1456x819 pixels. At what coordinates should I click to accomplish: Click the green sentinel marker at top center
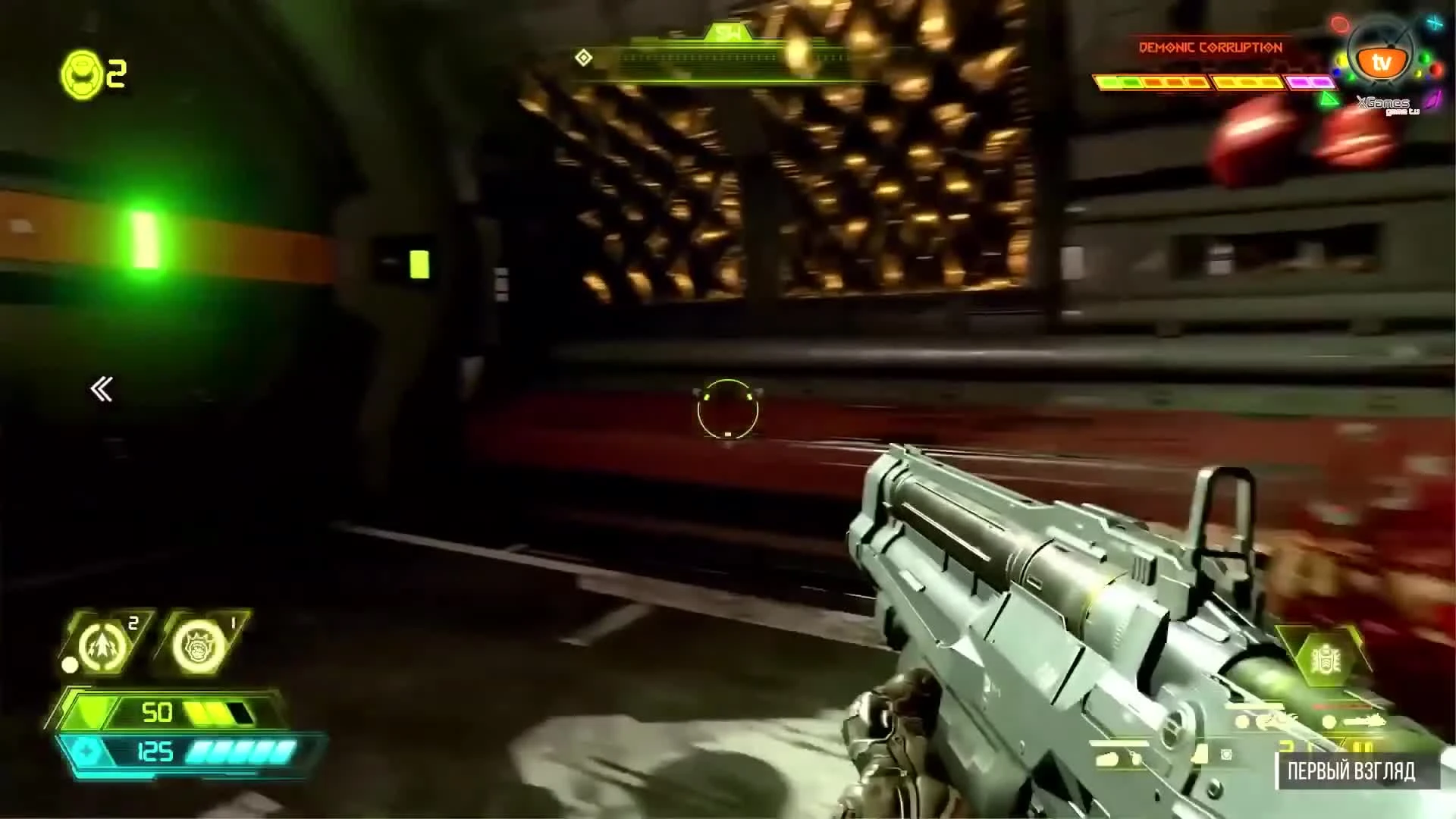coord(726,32)
